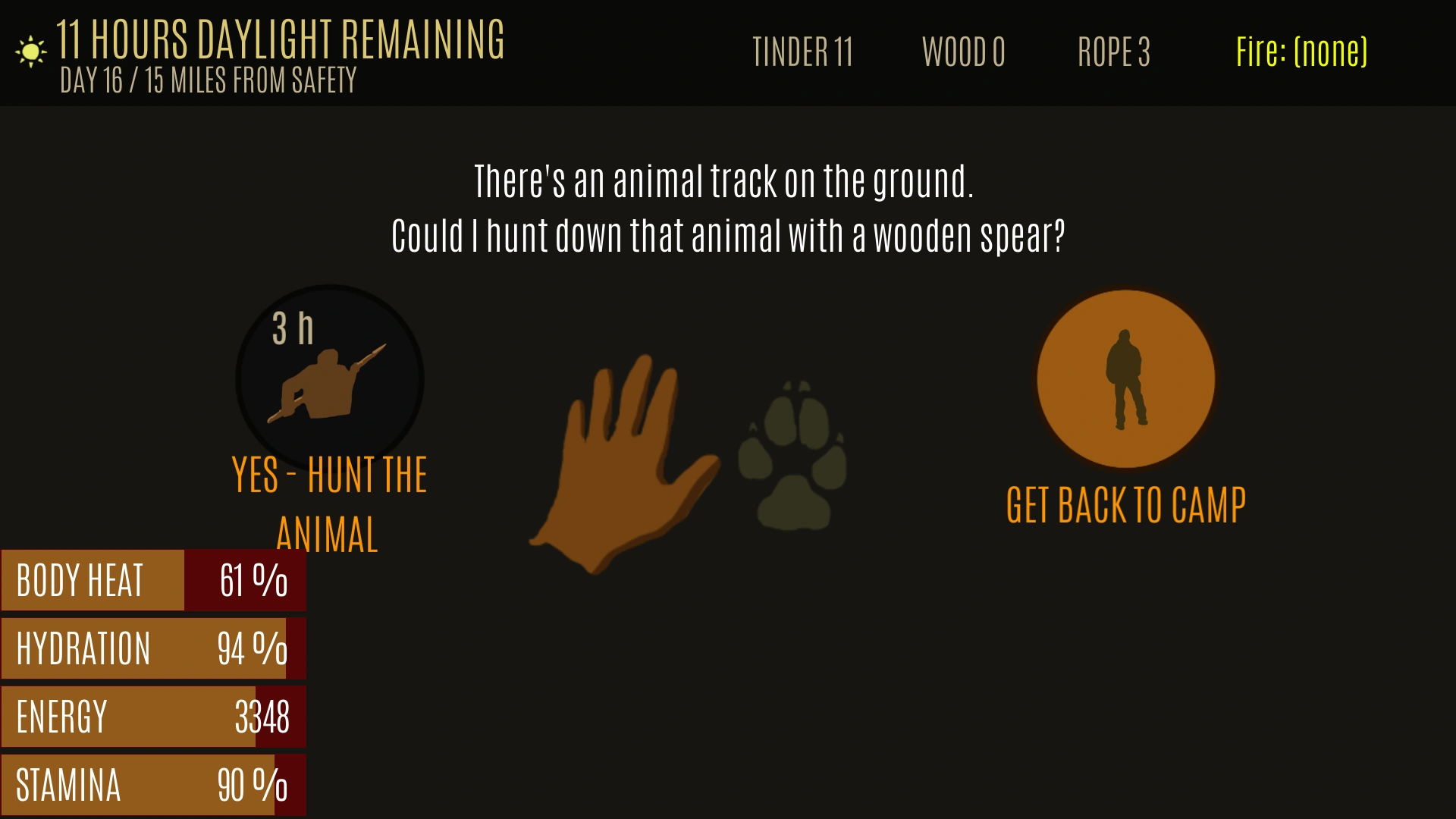Choose the Get Back to Camp option
The height and width of the screenshot is (819, 1456).
(x=1125, y=502)
